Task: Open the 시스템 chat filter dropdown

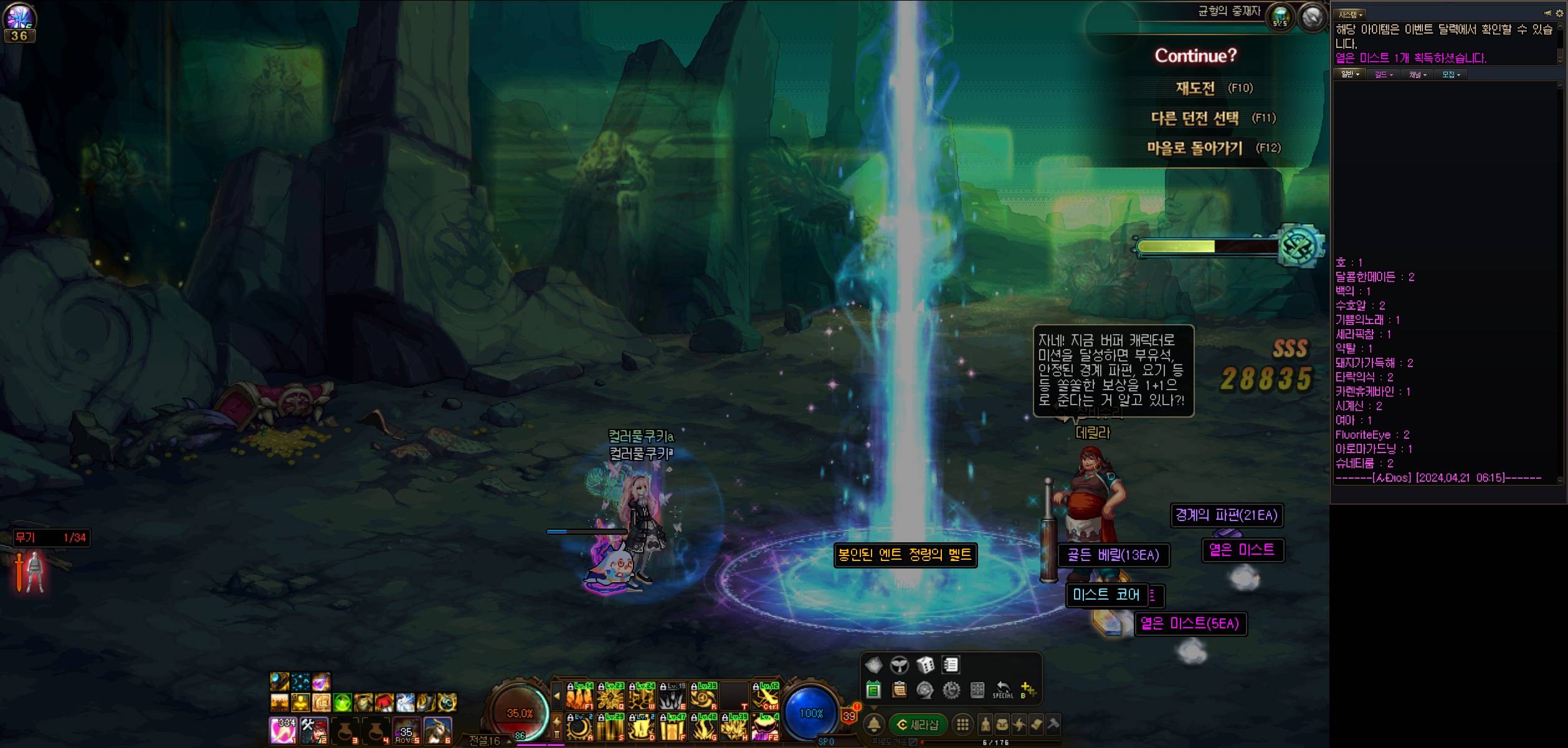Action: point(1351,14)
